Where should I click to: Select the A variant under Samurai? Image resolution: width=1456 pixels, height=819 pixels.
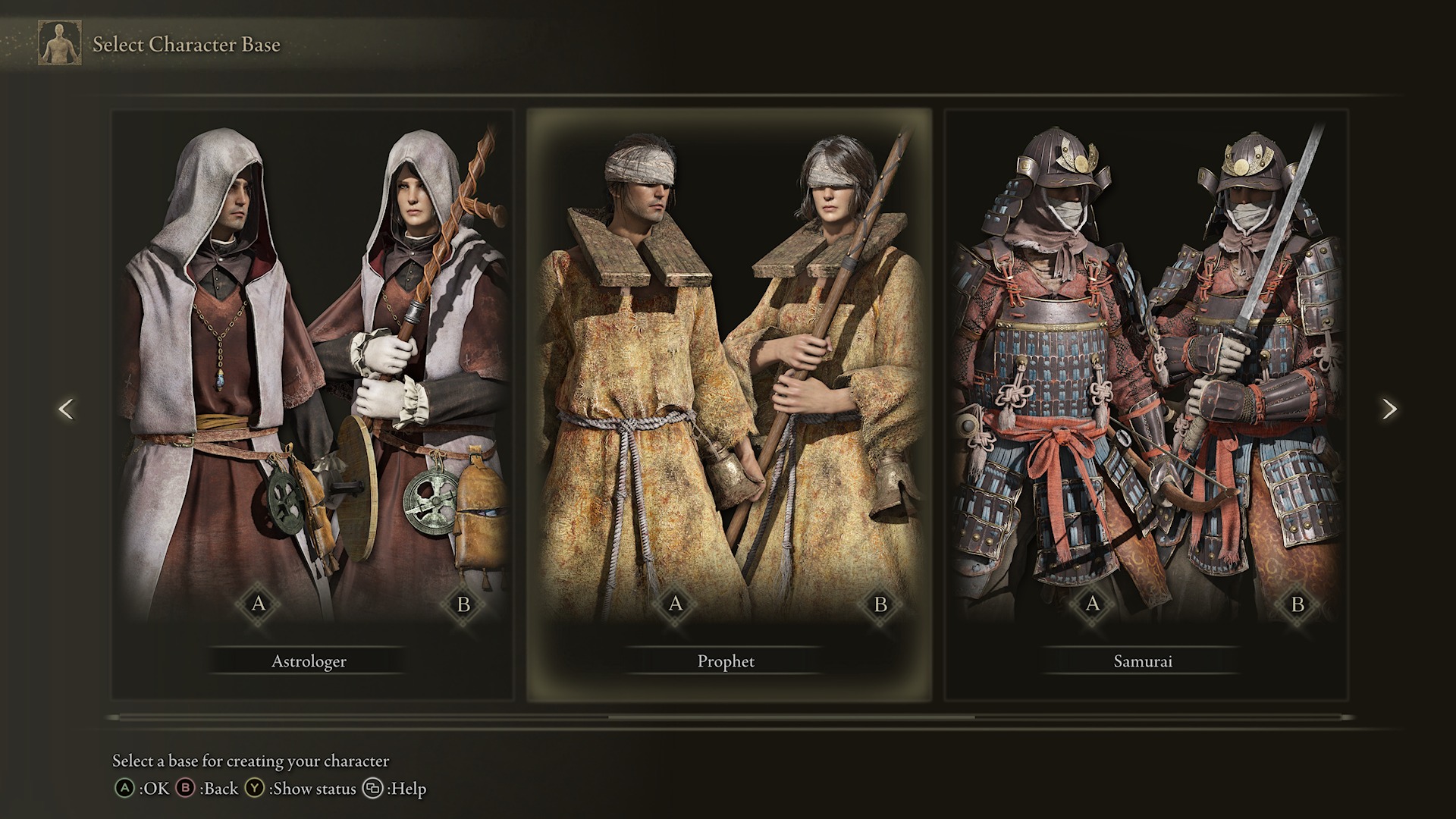1092,605
